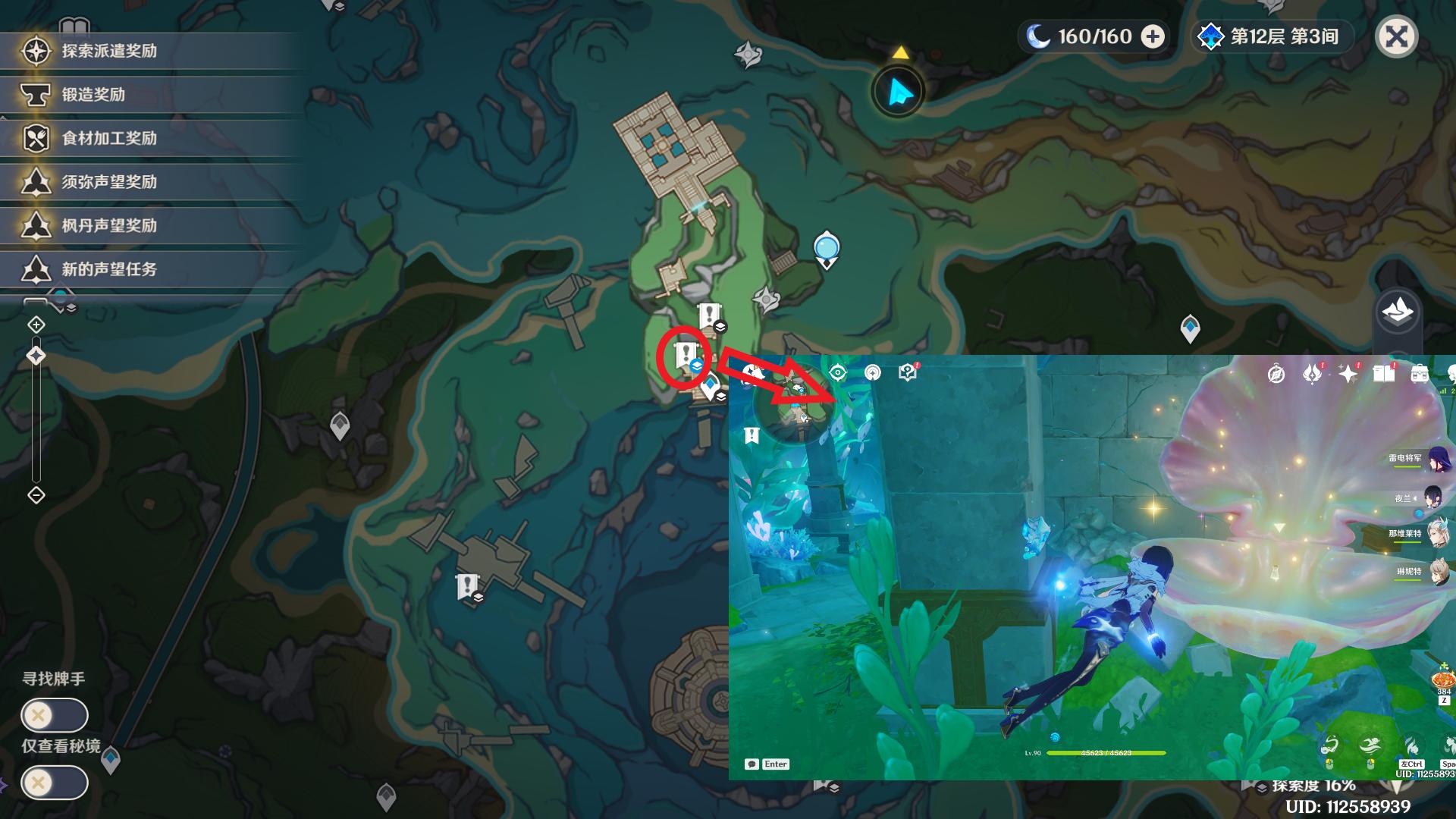This screenshot has width=1456, height=819.
Task: Add resin with the plus button
Action: click(1153, 36)
